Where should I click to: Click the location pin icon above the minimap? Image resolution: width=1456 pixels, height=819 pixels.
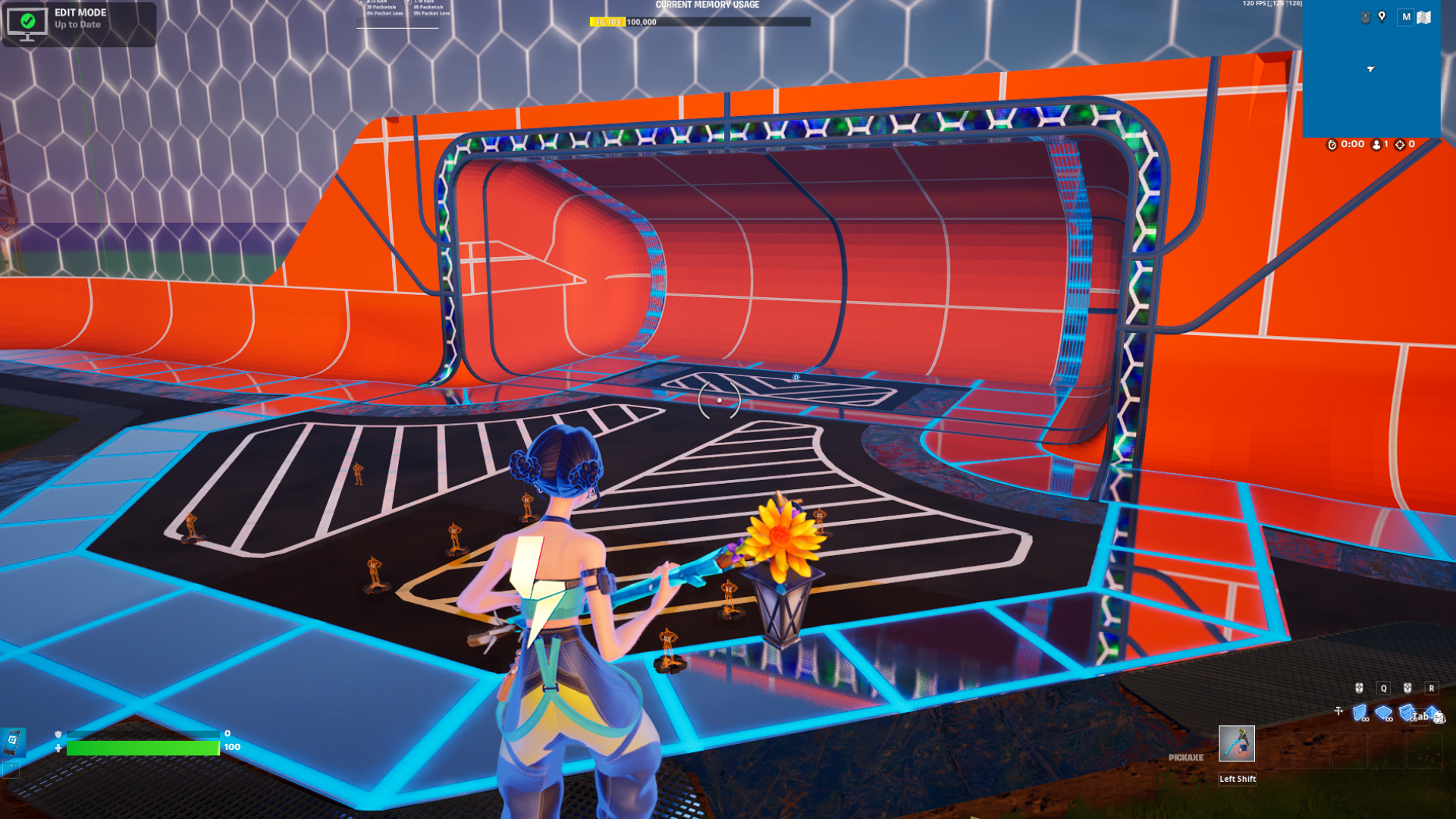1382,16
